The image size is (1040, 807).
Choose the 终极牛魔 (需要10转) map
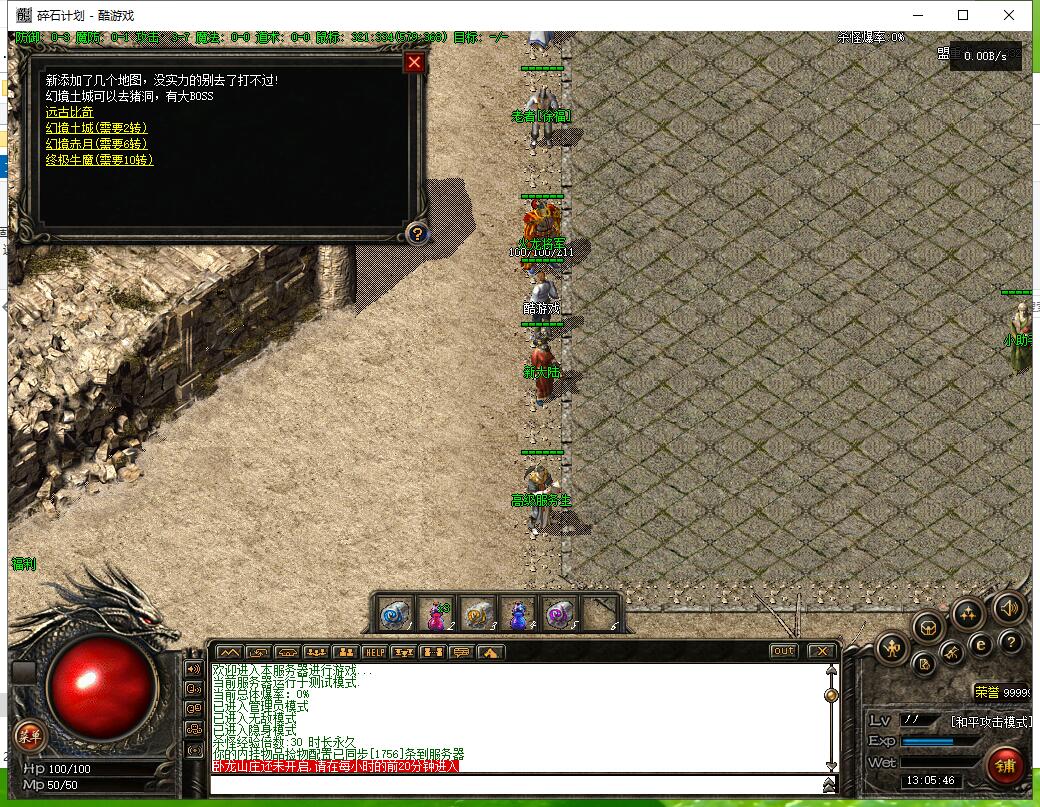[99, 160]
